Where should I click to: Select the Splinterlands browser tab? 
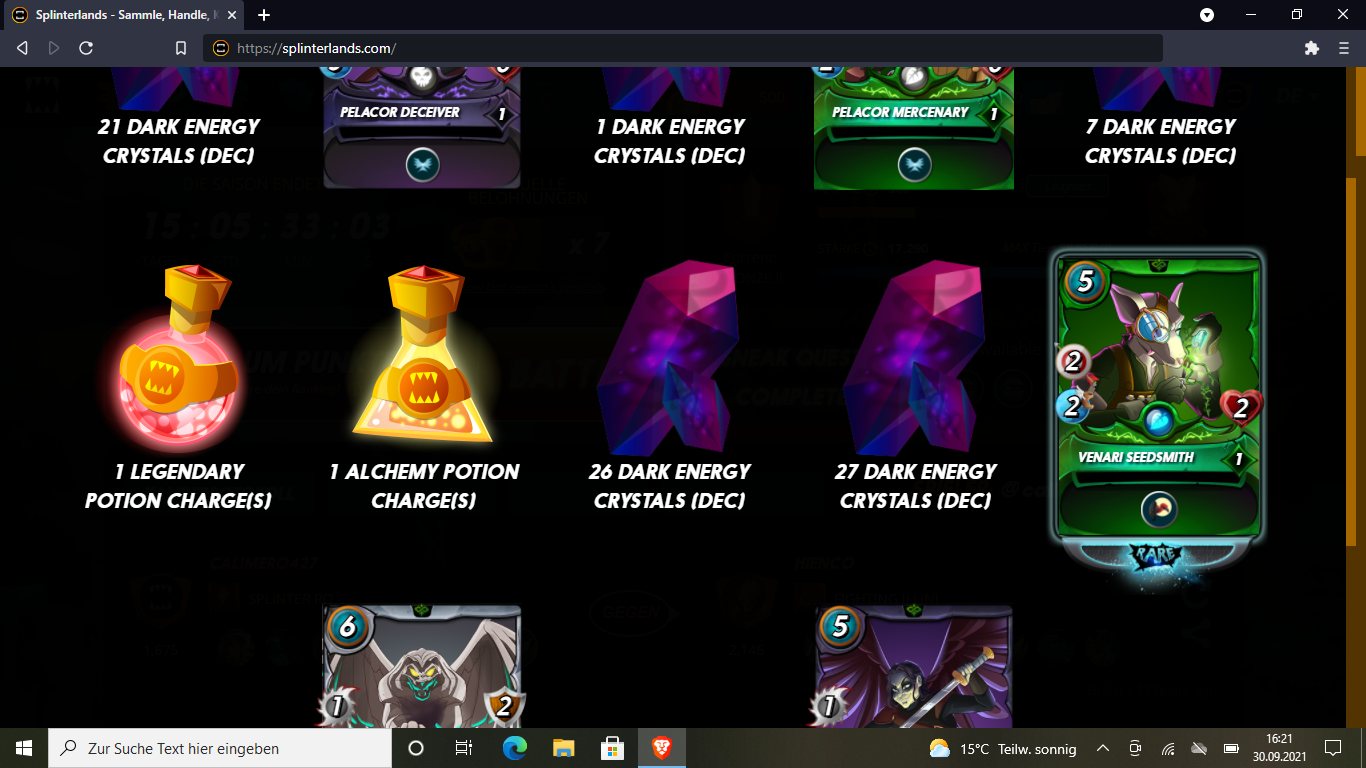[120, 15]
